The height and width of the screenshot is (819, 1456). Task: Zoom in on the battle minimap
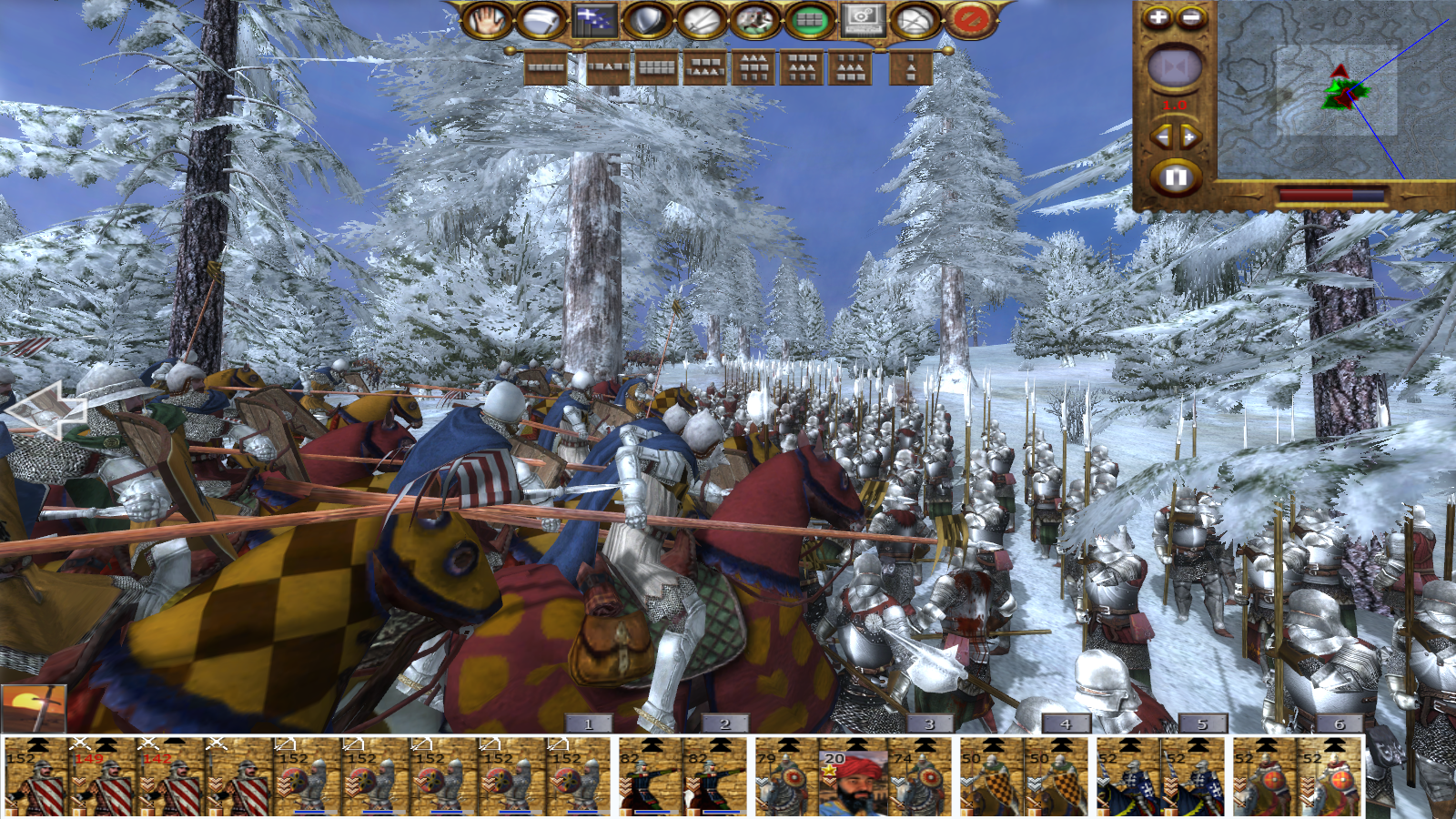[x=1158, y=17]
